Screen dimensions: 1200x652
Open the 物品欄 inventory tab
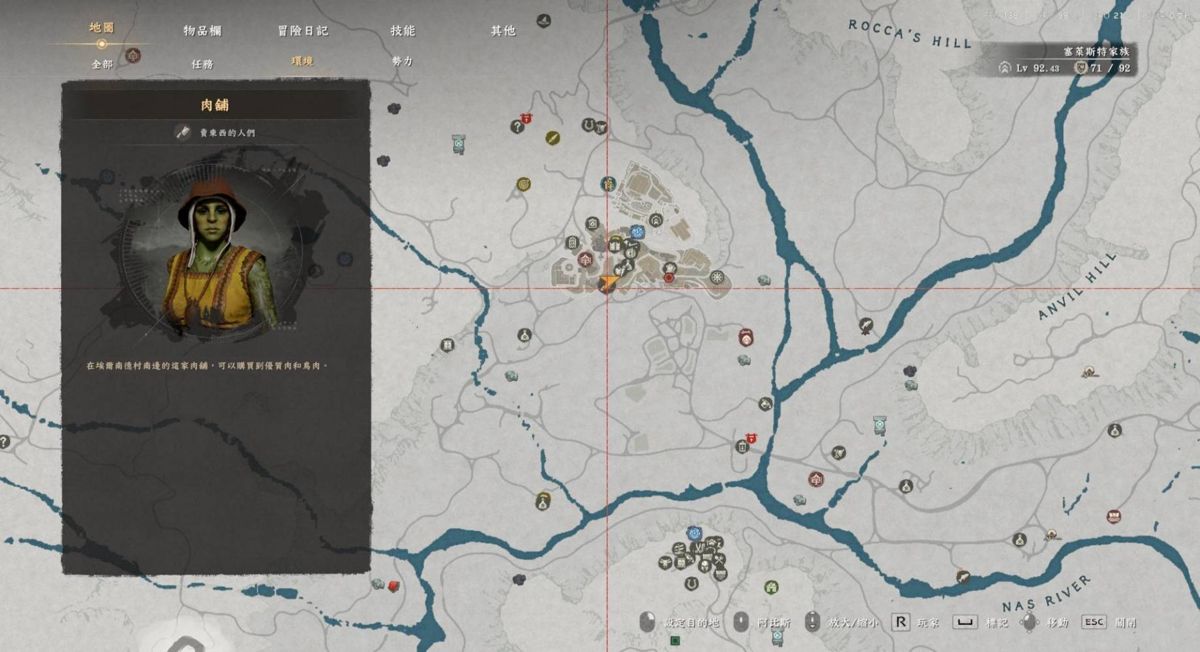click(201, 31)
